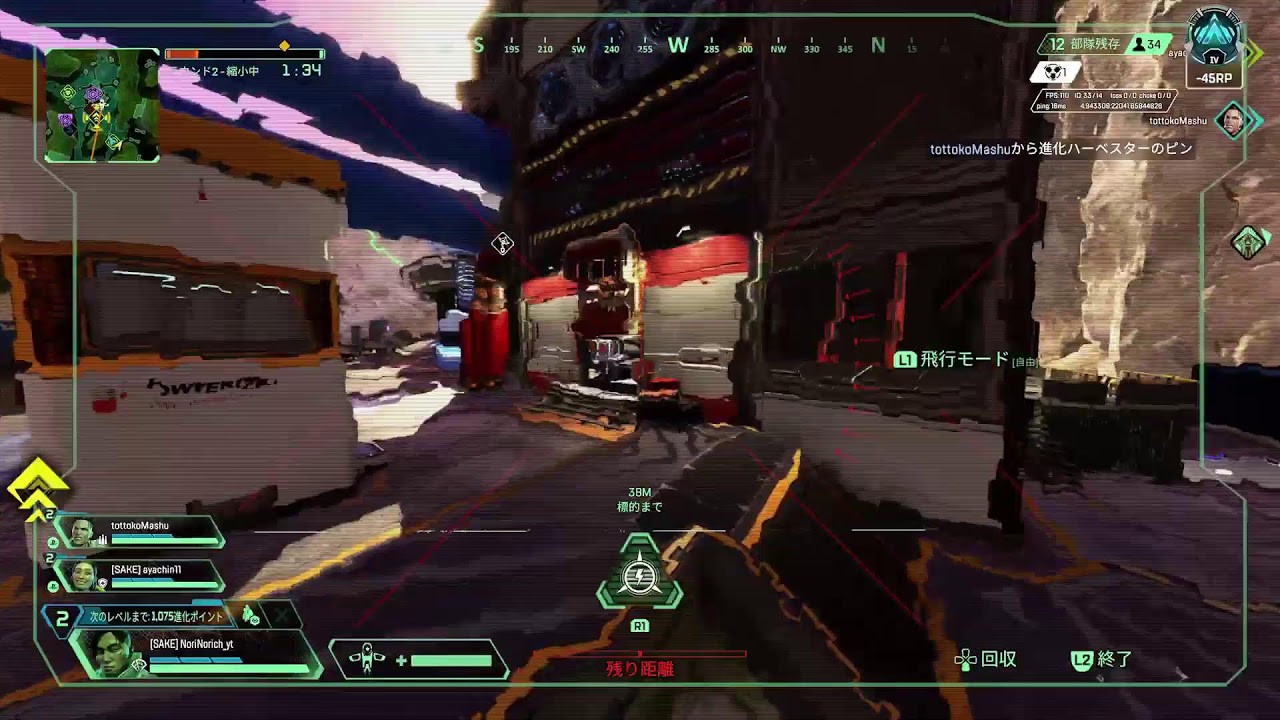1280x720 pixels.
Task: Click tottokoMashu's portrait in the ping feed
Action: click(1233, 121)
